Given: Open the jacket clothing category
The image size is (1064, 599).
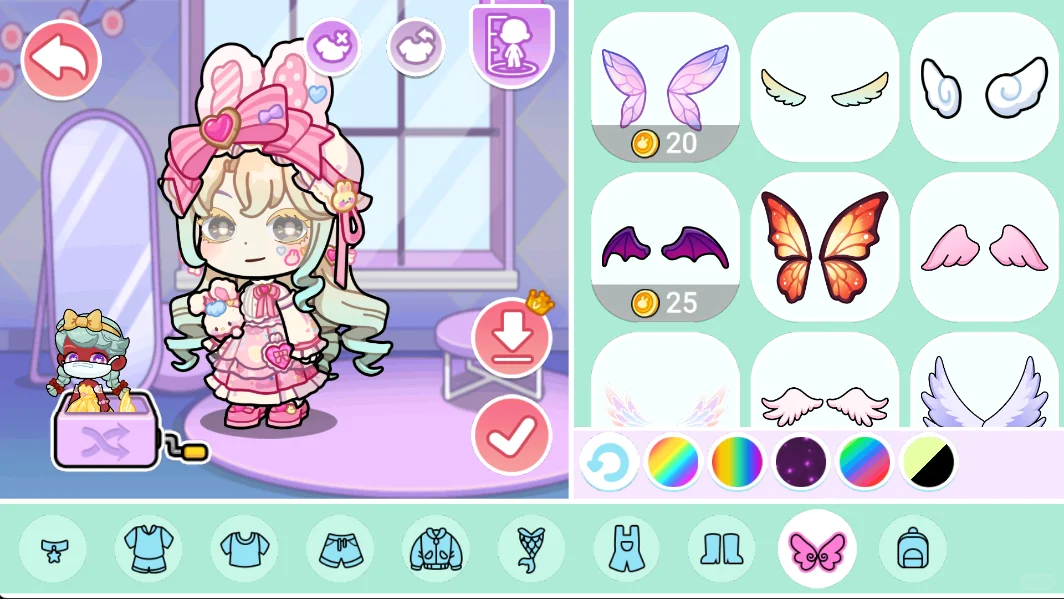Looking at the screenshot, I should click(435, 549).
